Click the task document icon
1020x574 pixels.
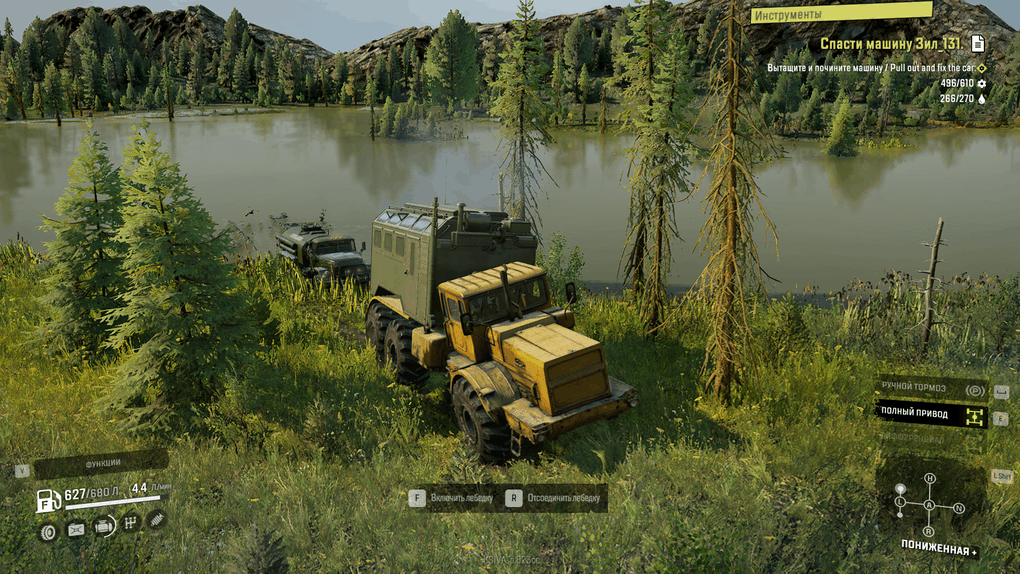click(978, 43)
